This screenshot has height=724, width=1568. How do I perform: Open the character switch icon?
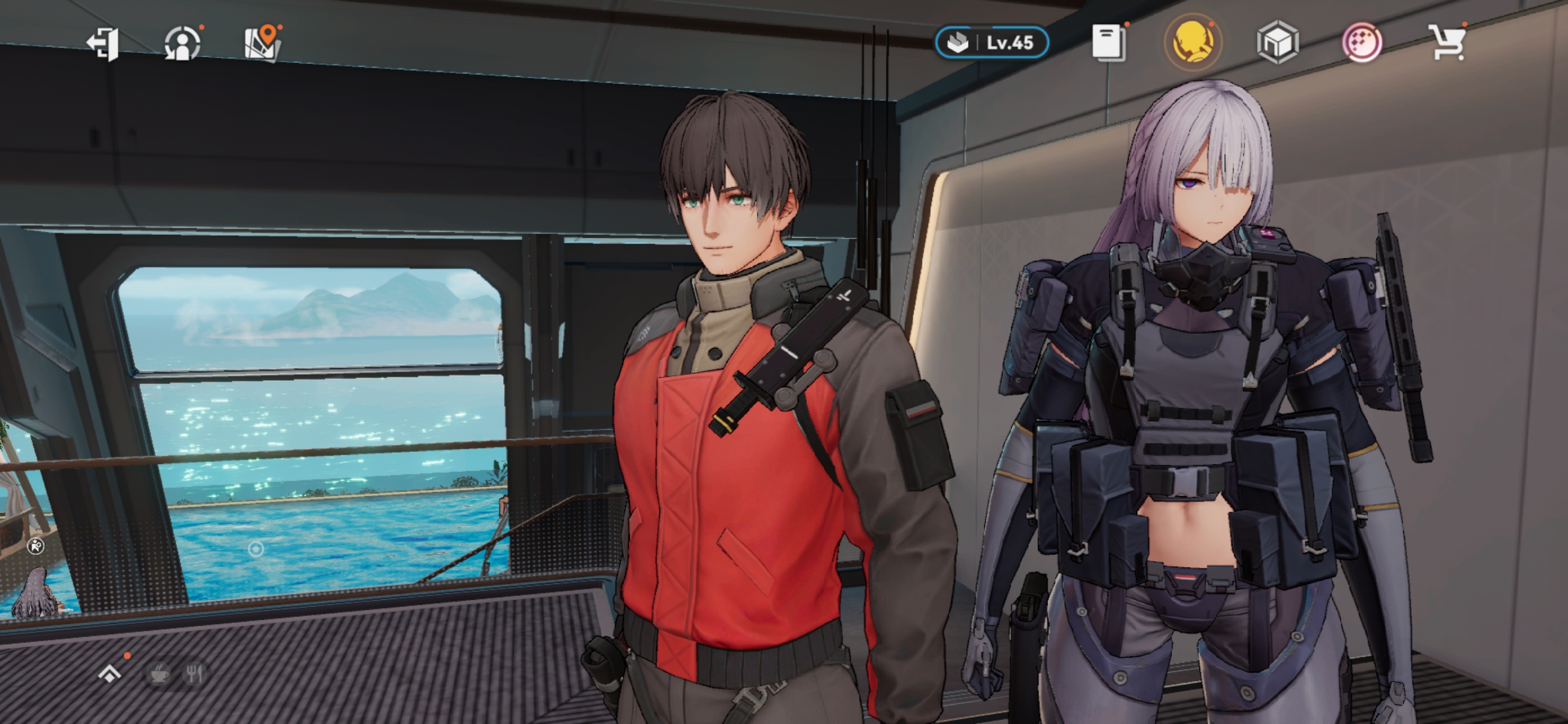tap(182, 44)
